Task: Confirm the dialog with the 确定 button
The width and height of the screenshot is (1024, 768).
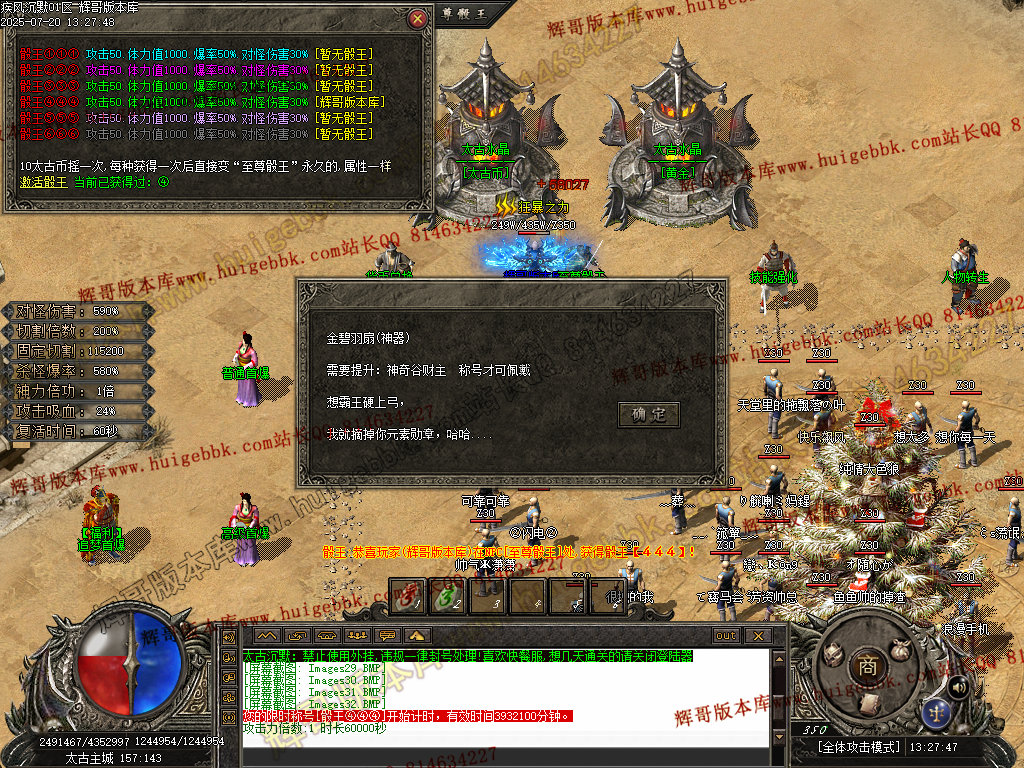Action: click(x=649, y=415)
